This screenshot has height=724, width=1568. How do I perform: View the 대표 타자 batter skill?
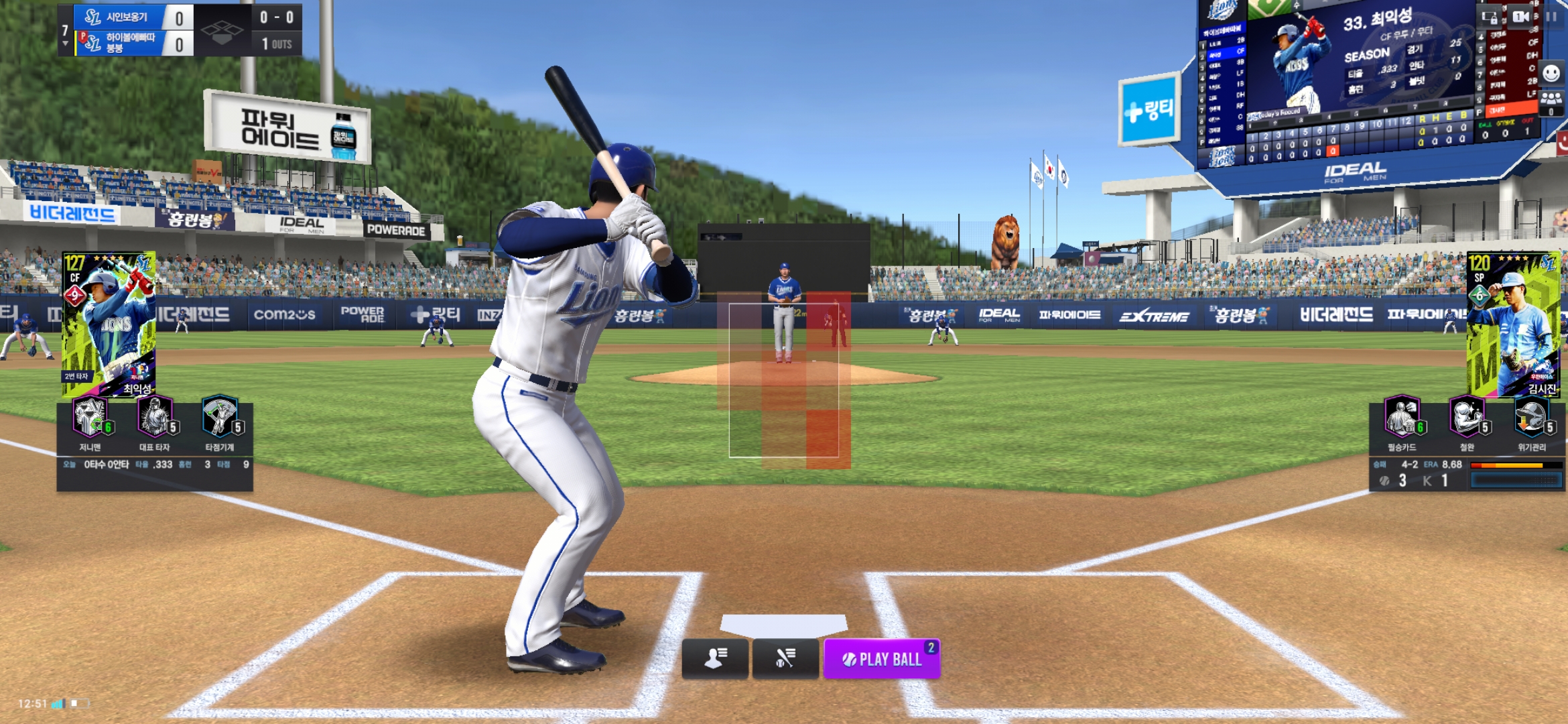[155, 418]
